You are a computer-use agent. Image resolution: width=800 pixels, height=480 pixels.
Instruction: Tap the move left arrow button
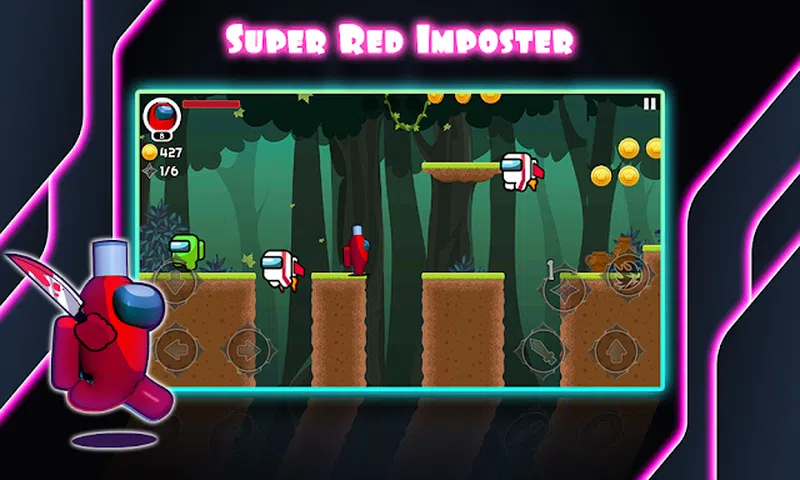[178, 350]
